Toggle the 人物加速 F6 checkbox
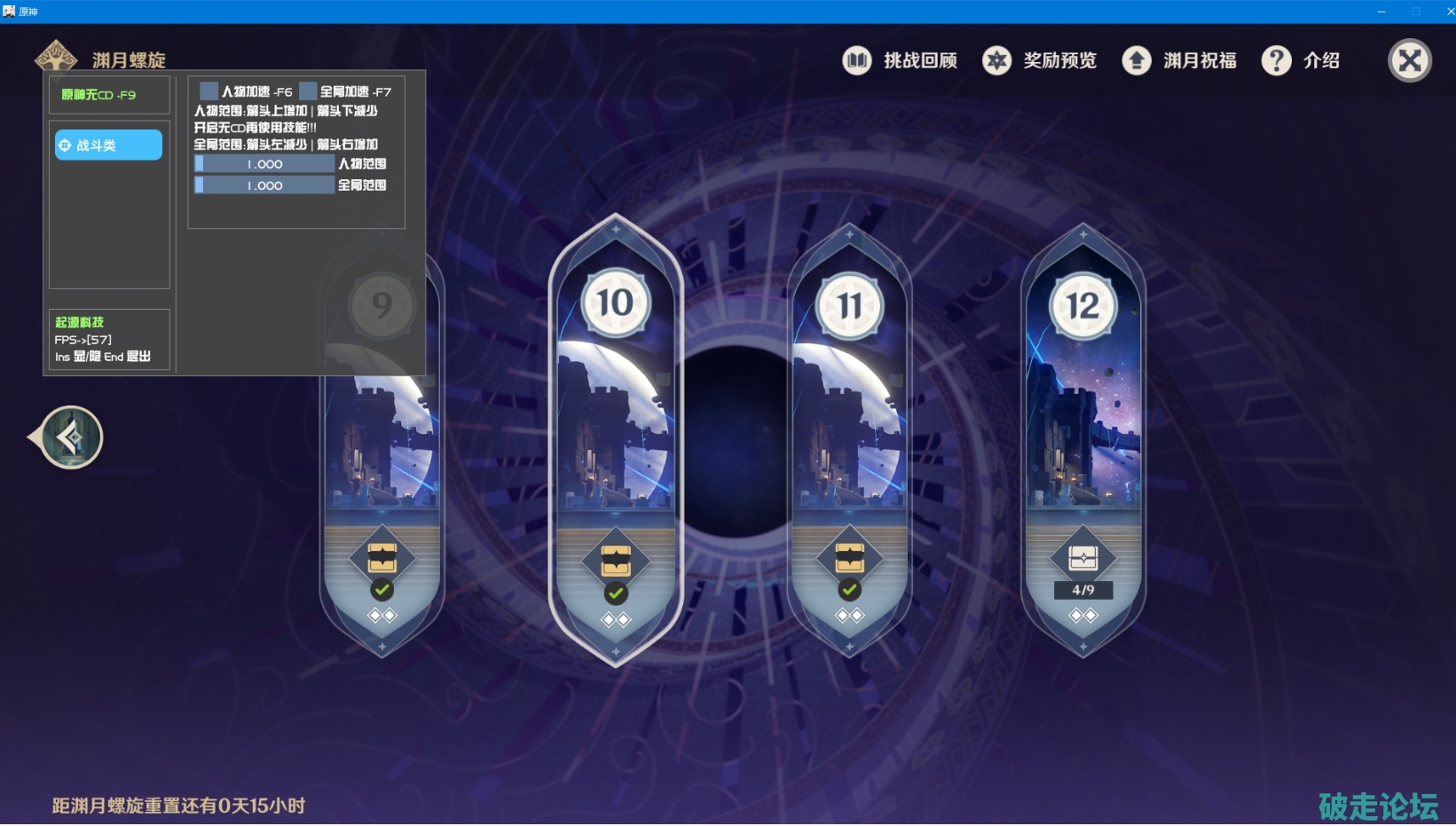The height and width of the screenshot is (826, 1456). tap(209, 91)
